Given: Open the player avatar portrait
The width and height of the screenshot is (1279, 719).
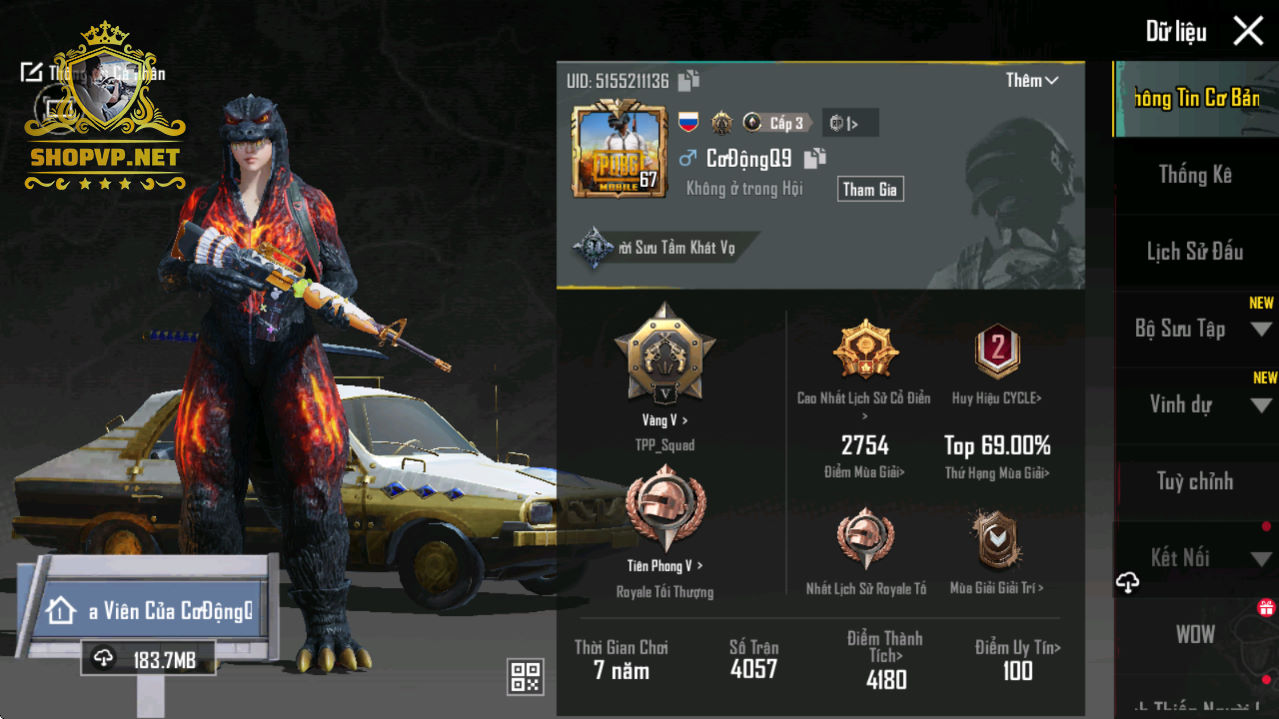Looking at the screenshot, I should click(619, 150).
